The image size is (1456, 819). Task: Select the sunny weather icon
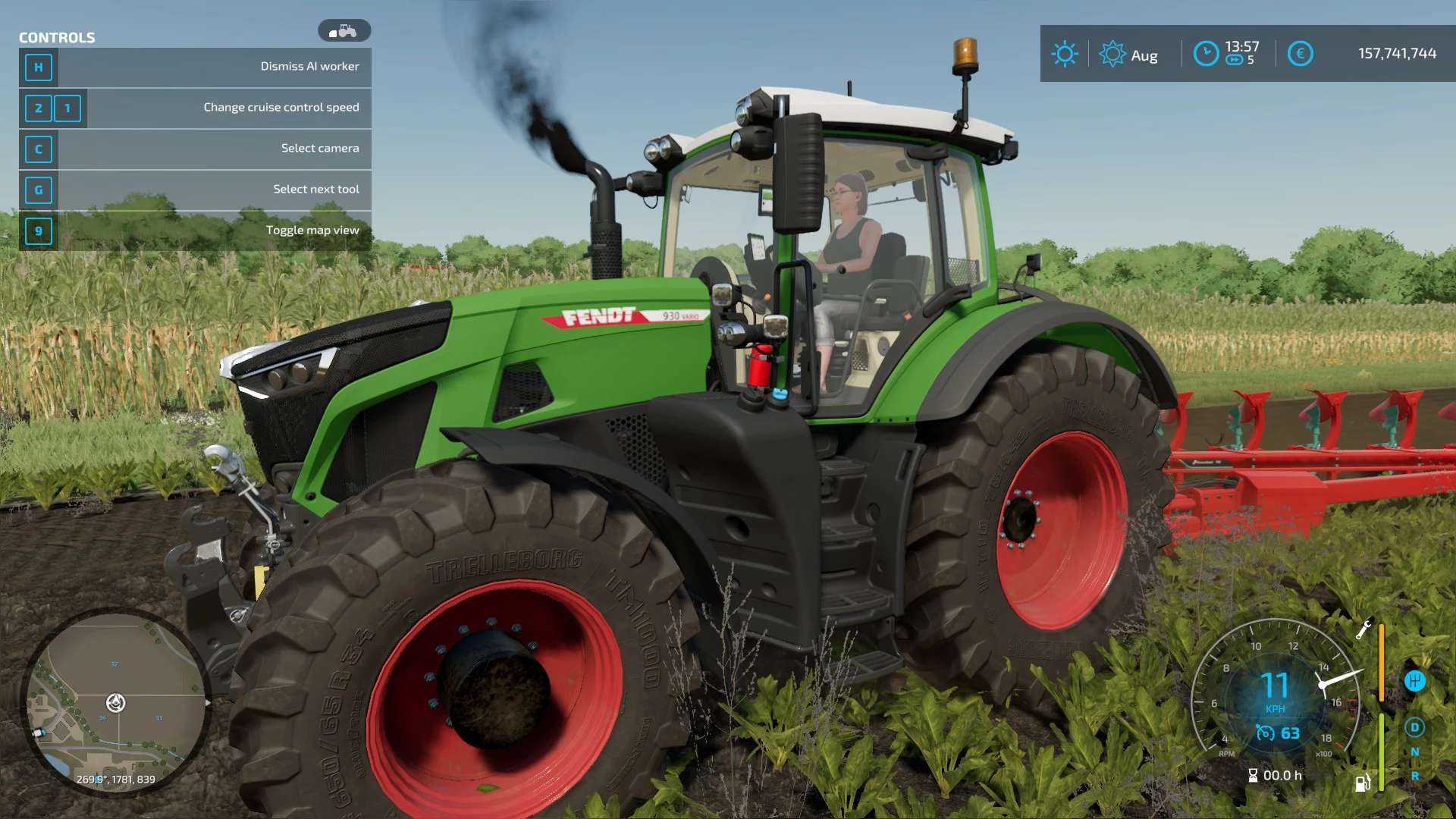coord(1064,54)
